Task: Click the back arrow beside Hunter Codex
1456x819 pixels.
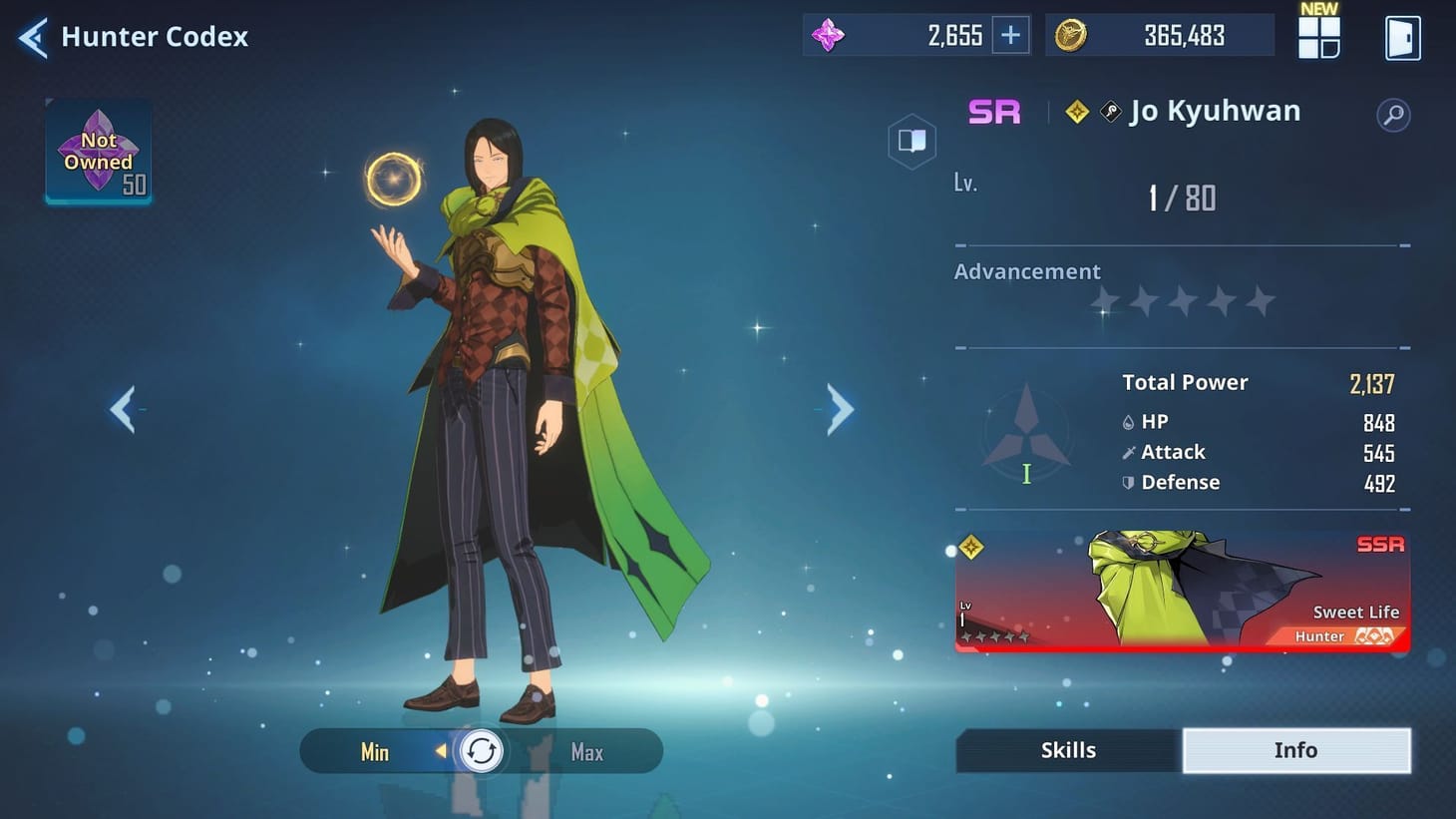Action: [x=31, y=36]
